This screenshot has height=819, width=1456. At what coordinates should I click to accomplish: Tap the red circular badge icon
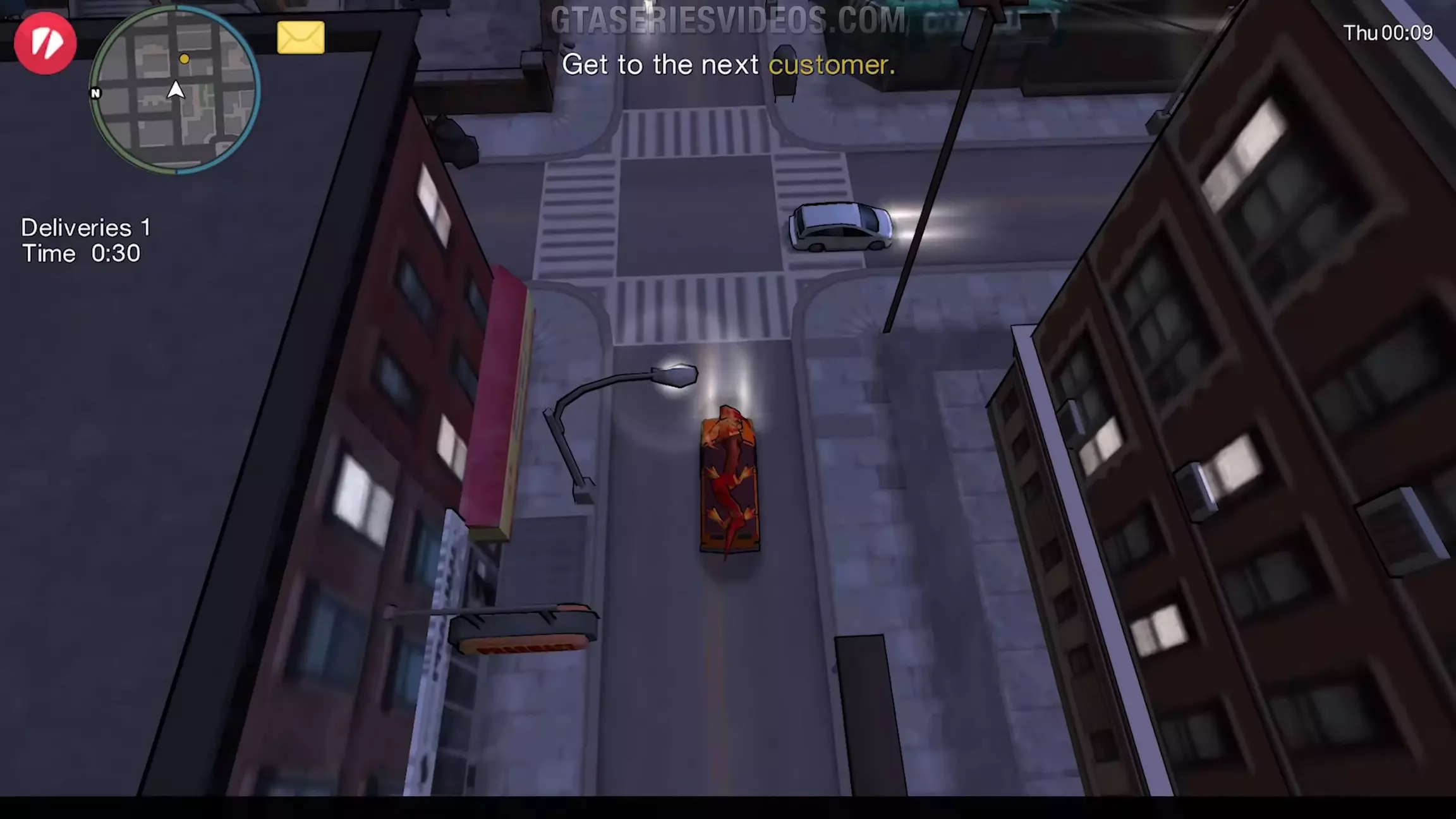[45, 43]
